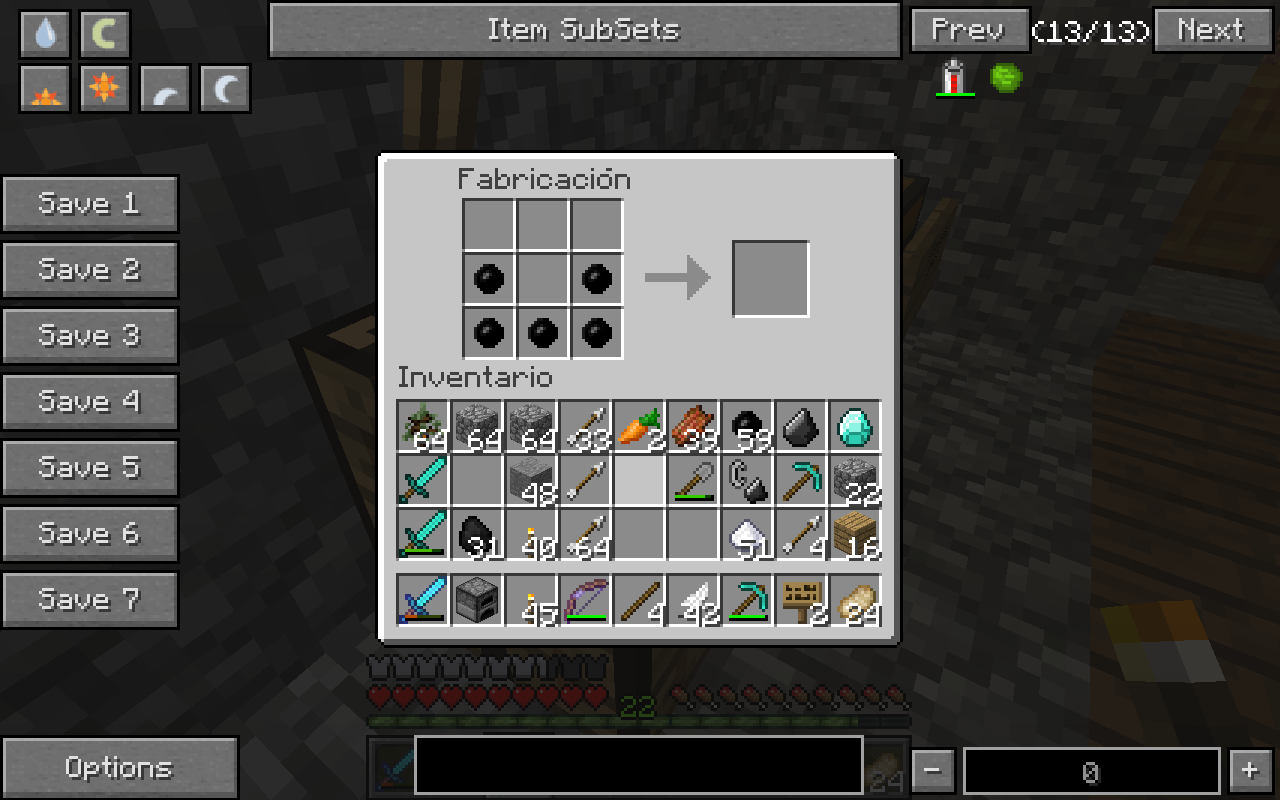The image size is (1280, 800).
Task: Select the Save 7 button
Action: (90, 600)
